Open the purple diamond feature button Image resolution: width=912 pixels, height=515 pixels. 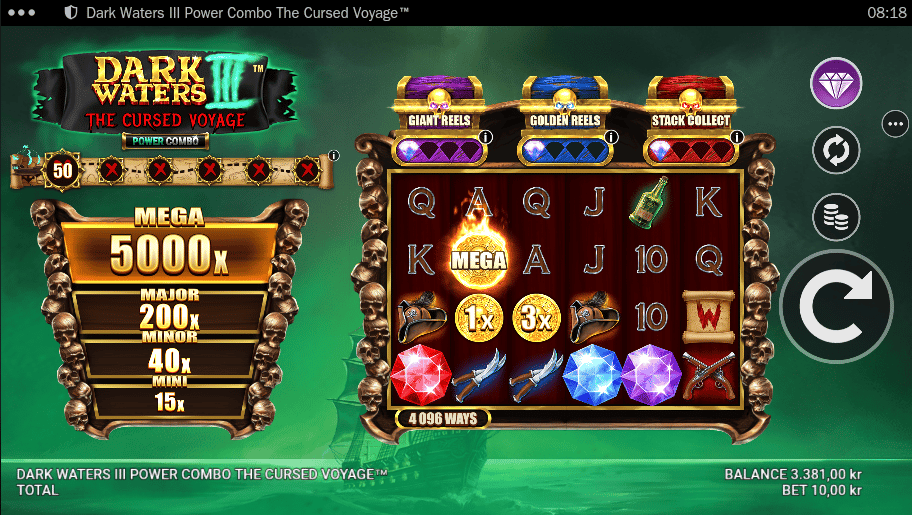(836, 83)
